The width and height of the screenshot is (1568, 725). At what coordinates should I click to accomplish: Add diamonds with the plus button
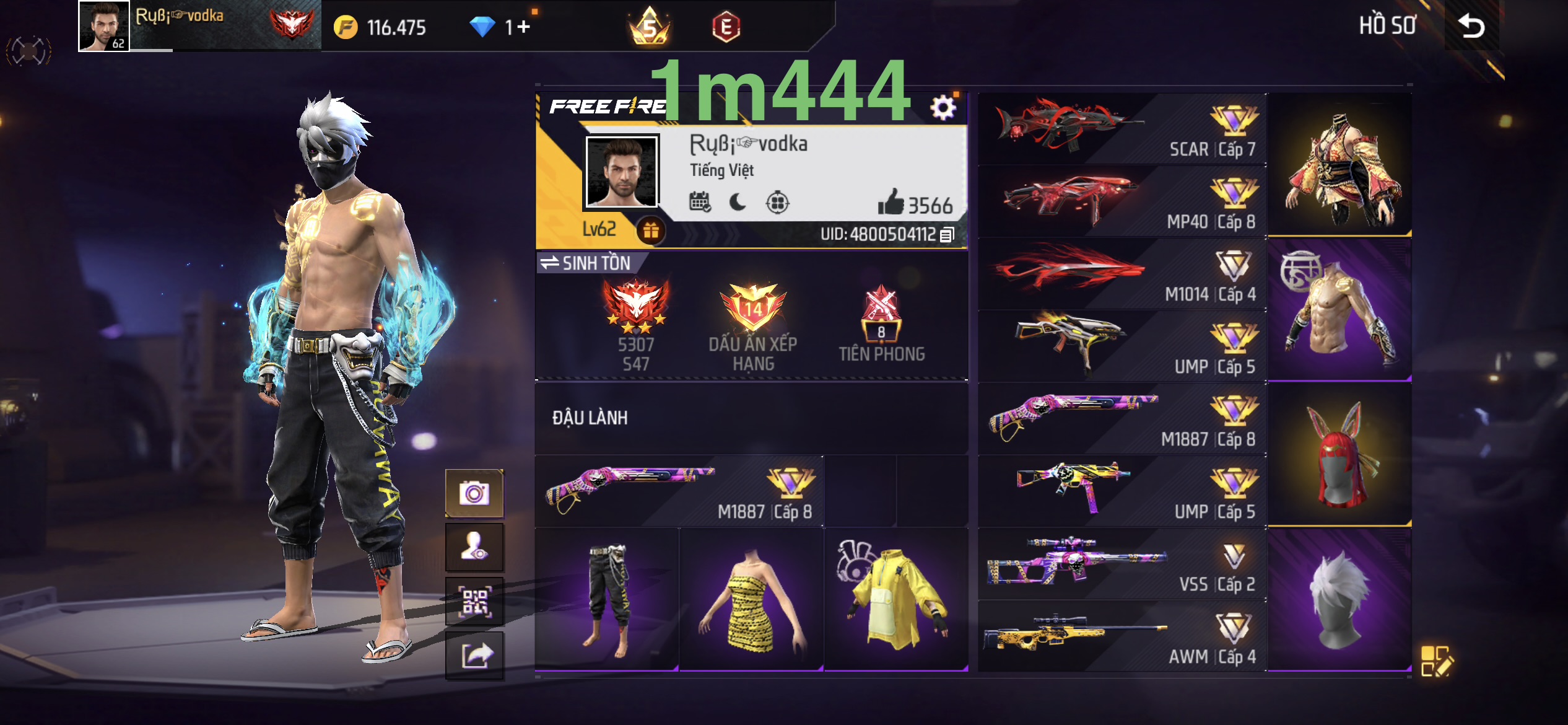click(523, 27)
